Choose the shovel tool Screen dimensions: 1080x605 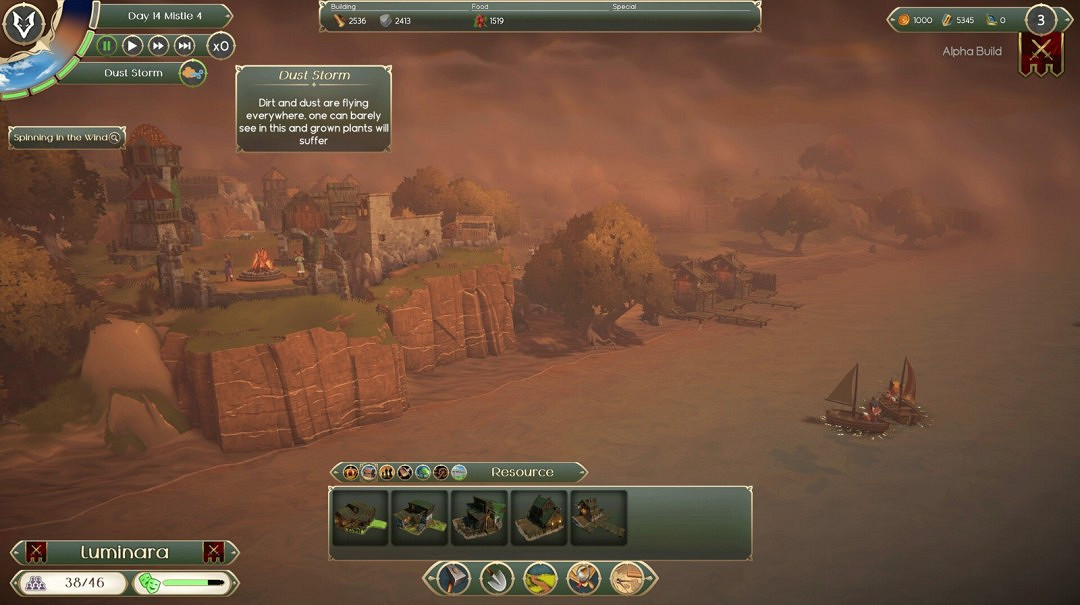coord(497,577)
